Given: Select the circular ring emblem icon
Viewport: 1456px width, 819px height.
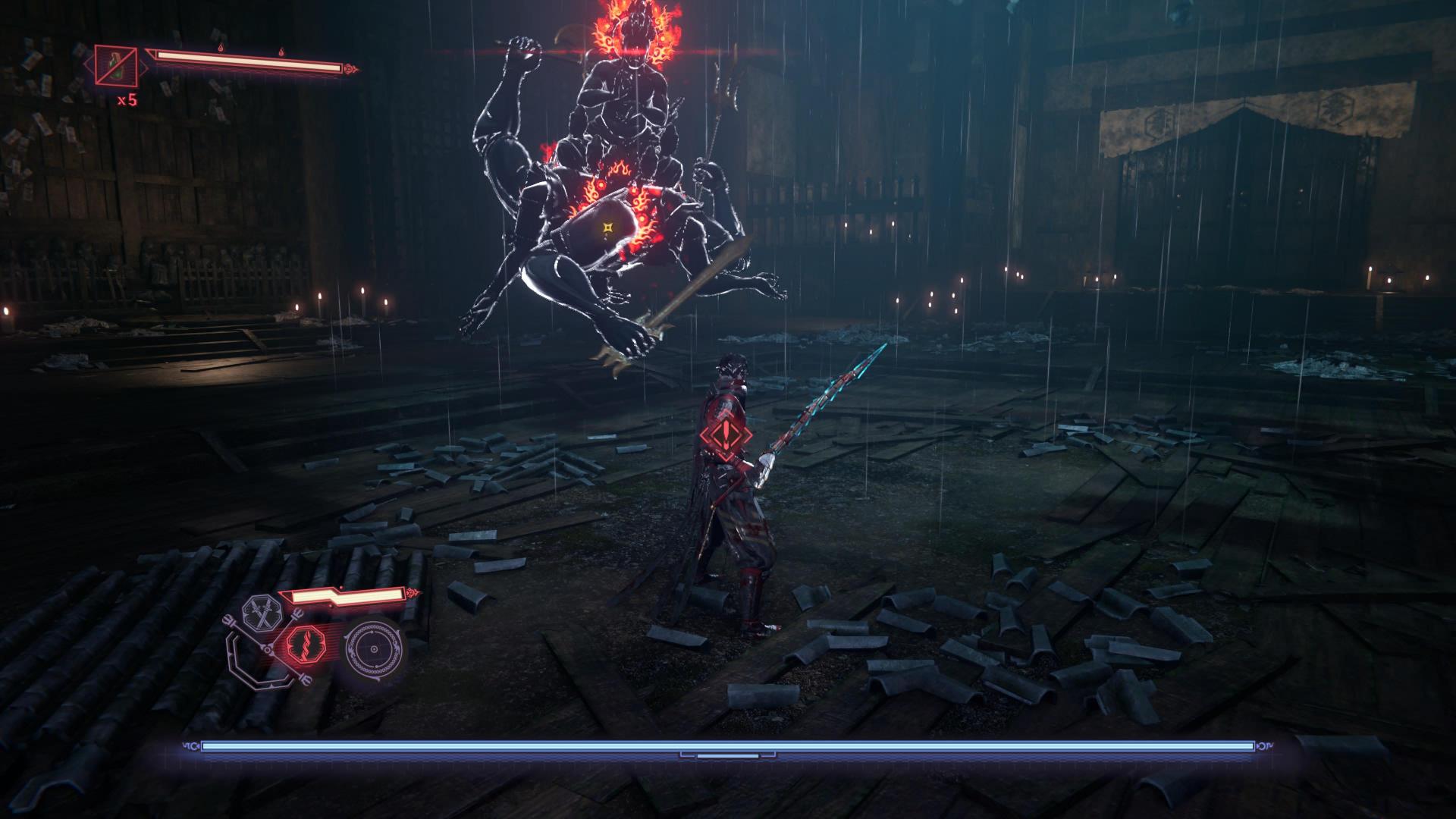Looking at the screenshot, I should (x=372, y=651).
